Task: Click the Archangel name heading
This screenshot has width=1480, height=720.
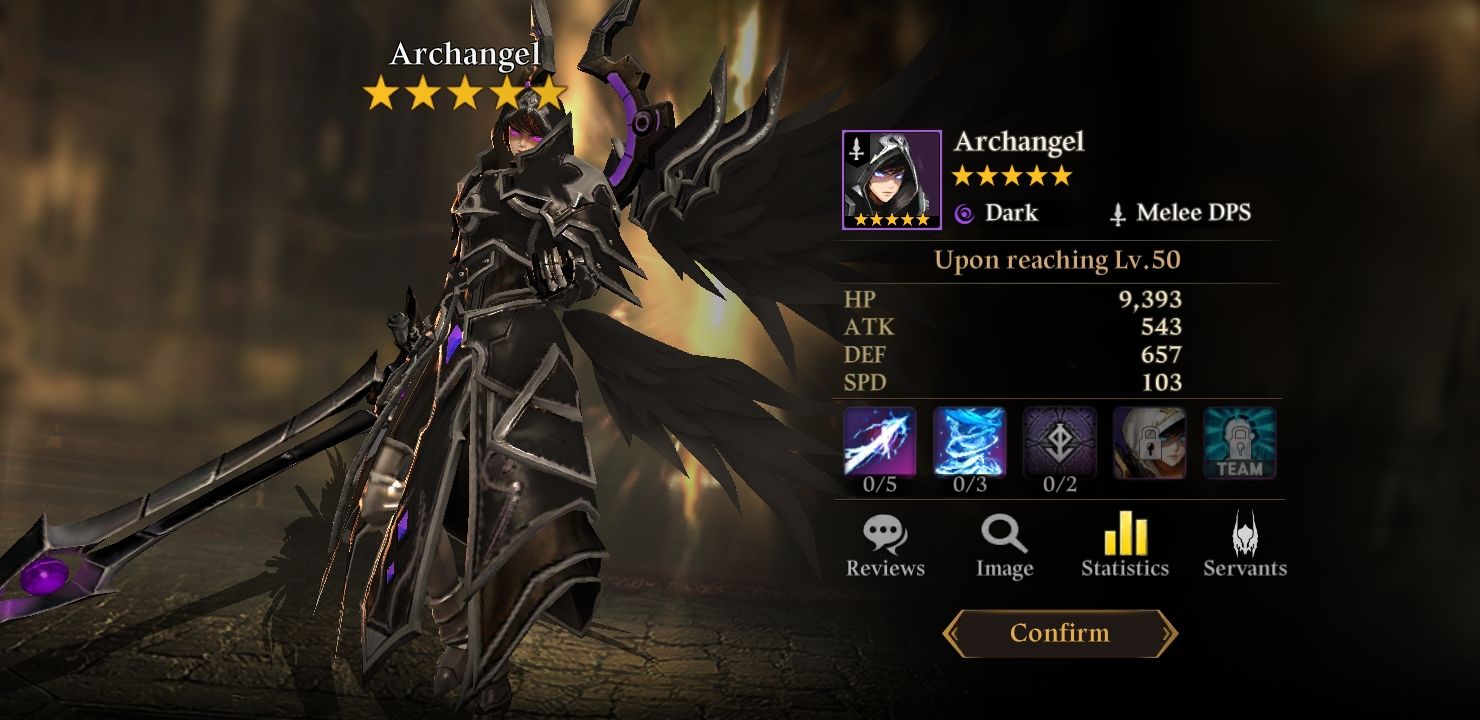Action: tap(1019, 140)
